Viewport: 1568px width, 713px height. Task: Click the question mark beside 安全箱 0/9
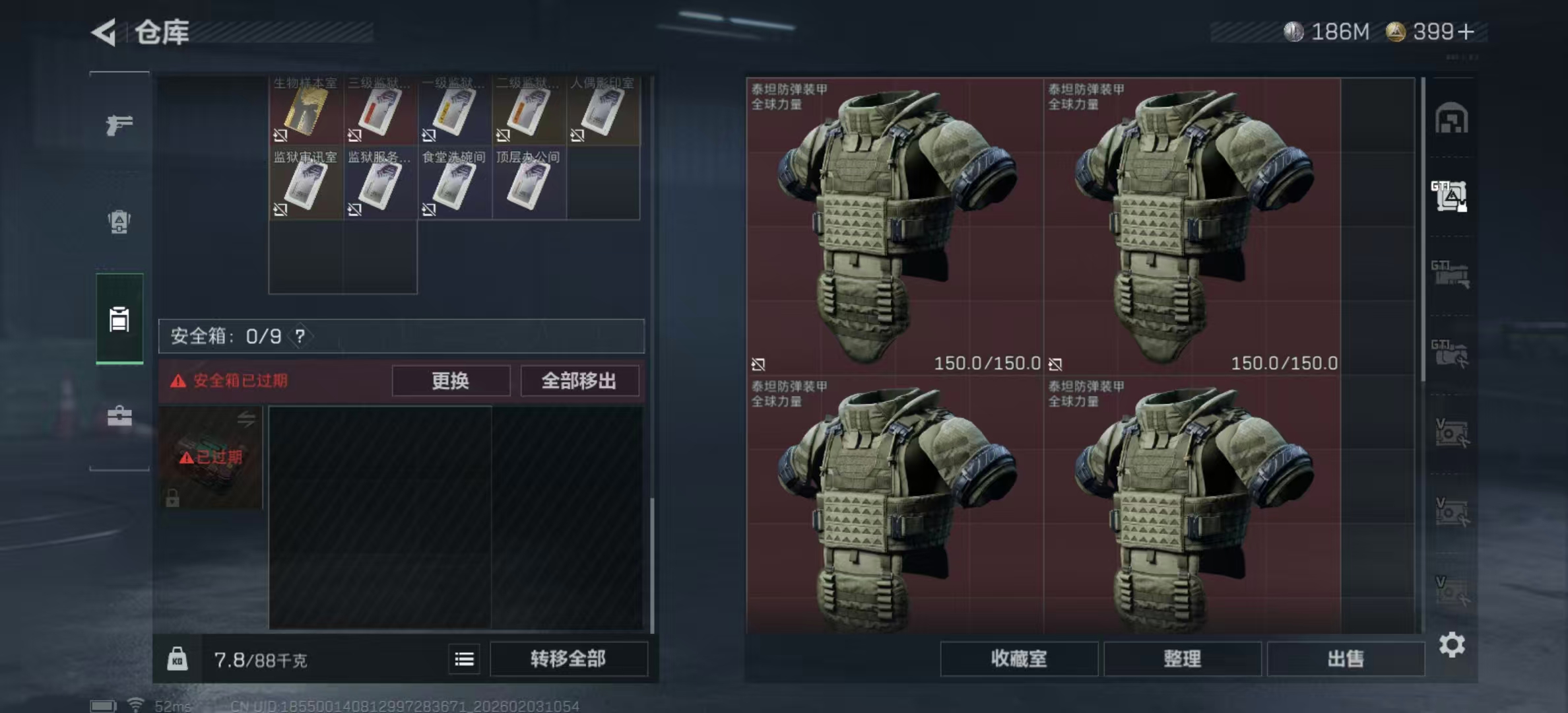(x=301, y=335)
